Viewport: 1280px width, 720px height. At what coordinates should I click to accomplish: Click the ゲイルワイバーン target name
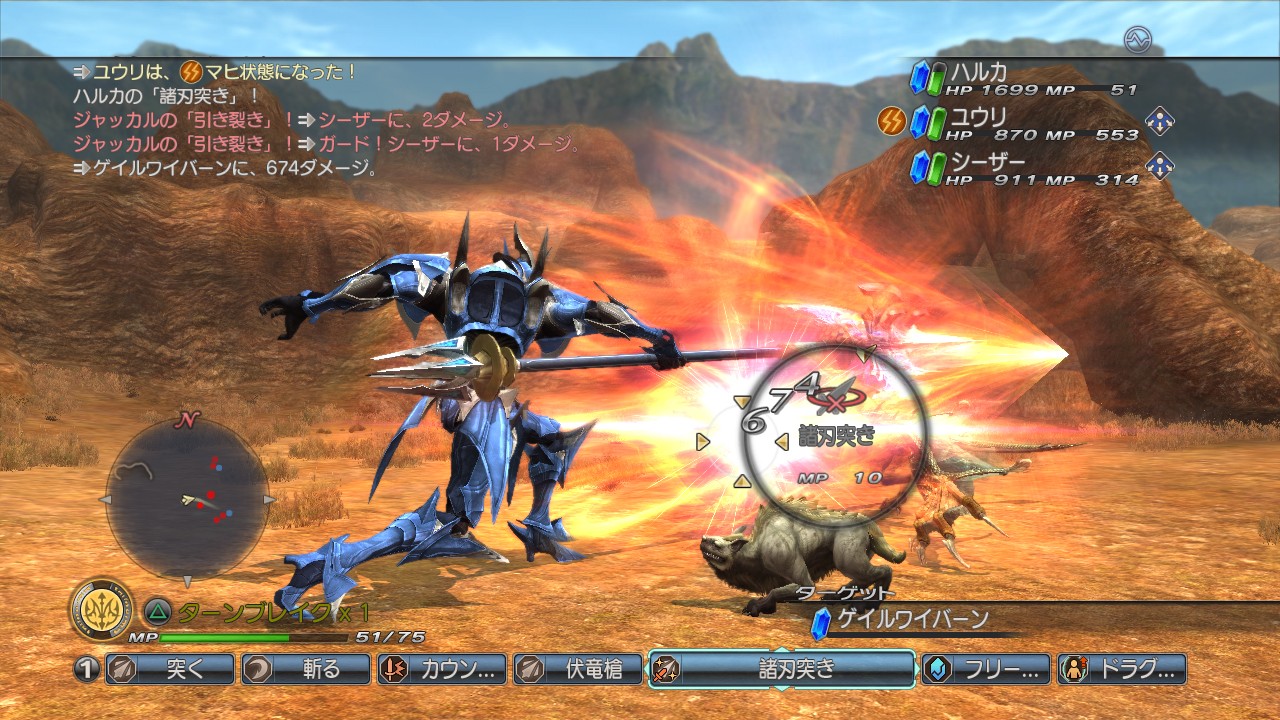point(913,620)
